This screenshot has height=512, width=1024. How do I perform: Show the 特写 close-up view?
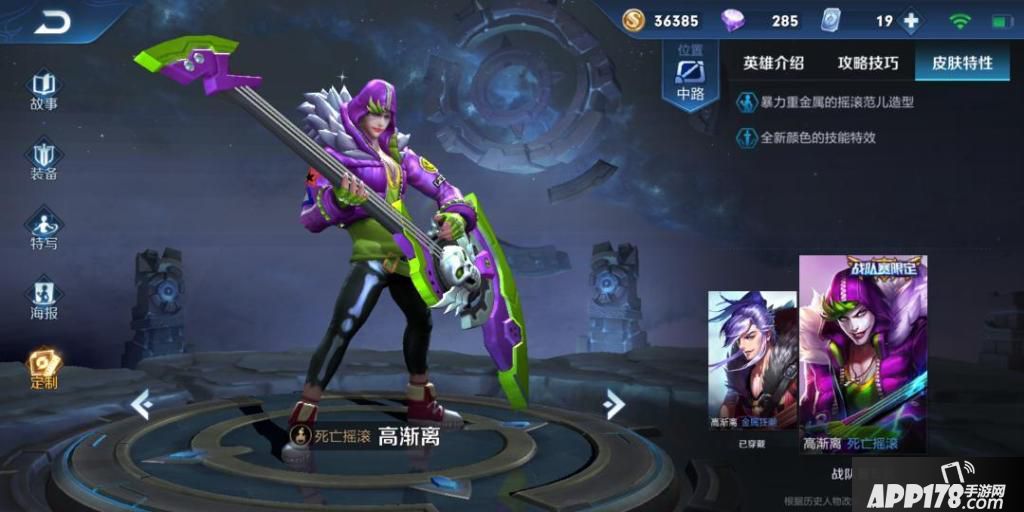tap(43, 228)
